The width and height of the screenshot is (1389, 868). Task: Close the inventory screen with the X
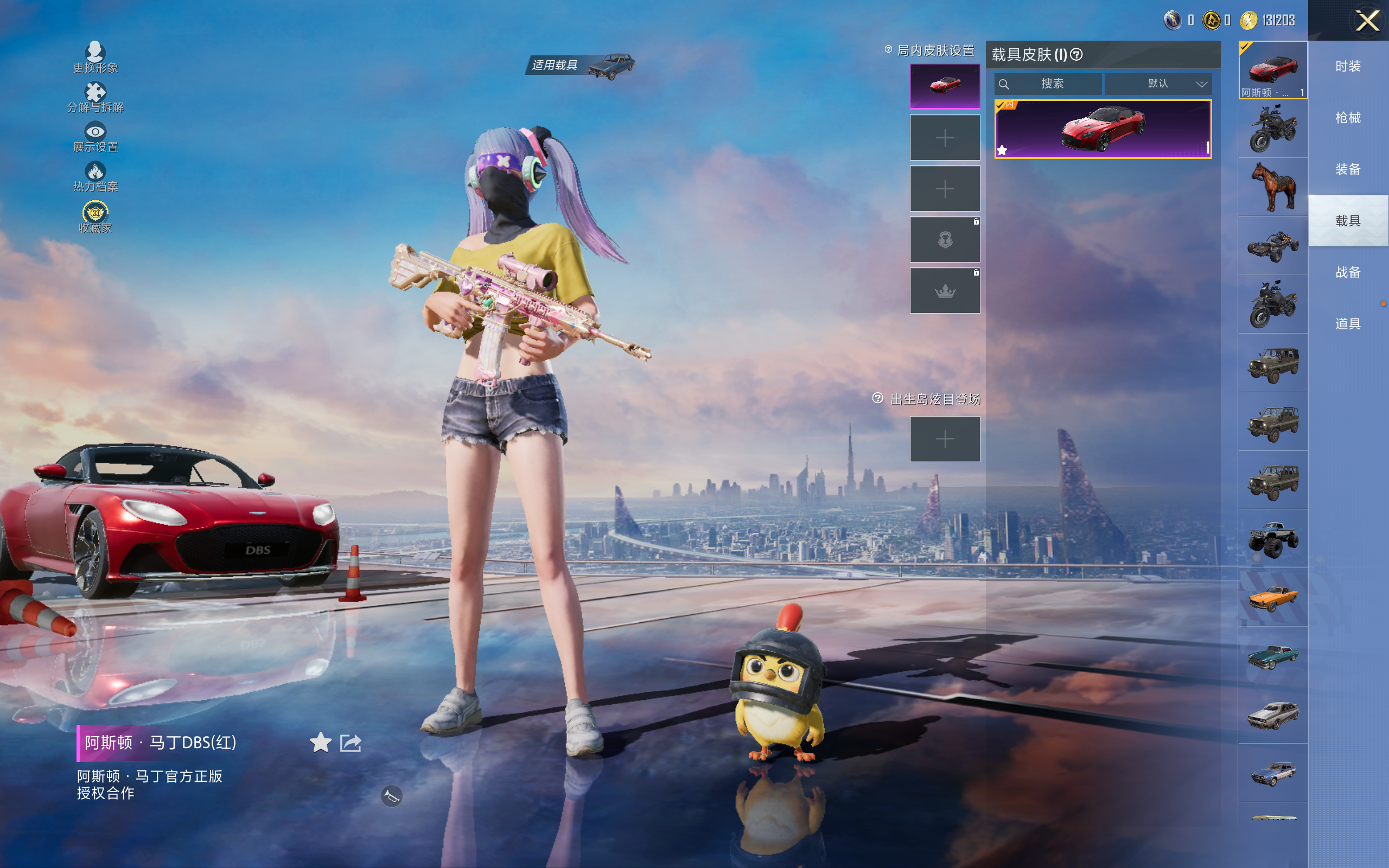coord(1367,21)
